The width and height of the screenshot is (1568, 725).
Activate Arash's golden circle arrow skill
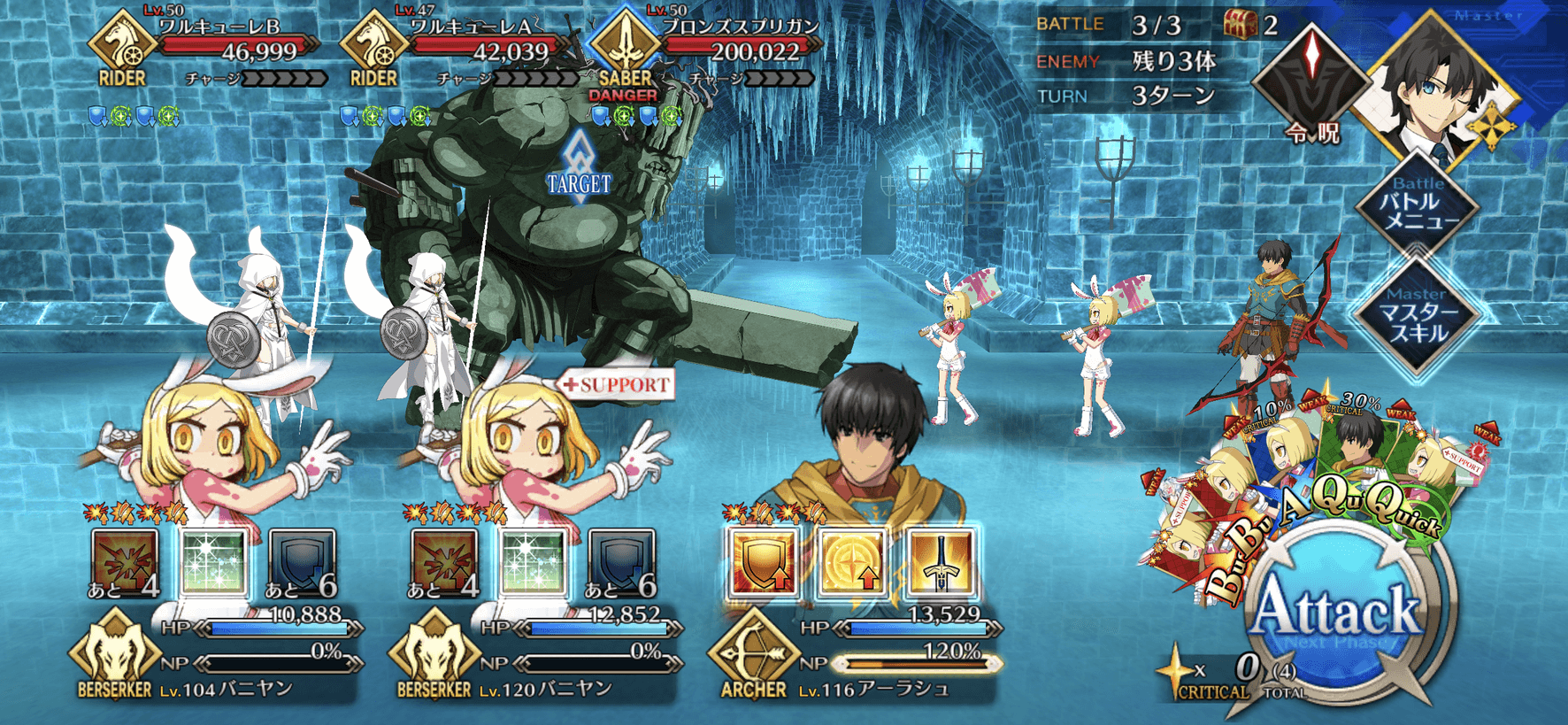click(x=852, y=562)
